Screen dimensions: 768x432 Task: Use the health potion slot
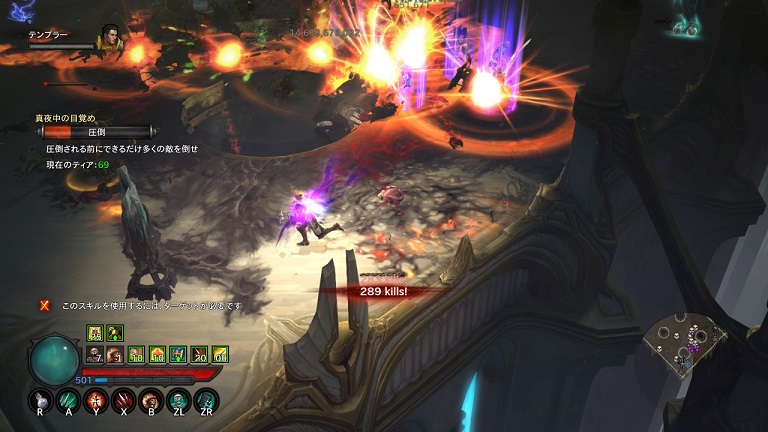42,401
